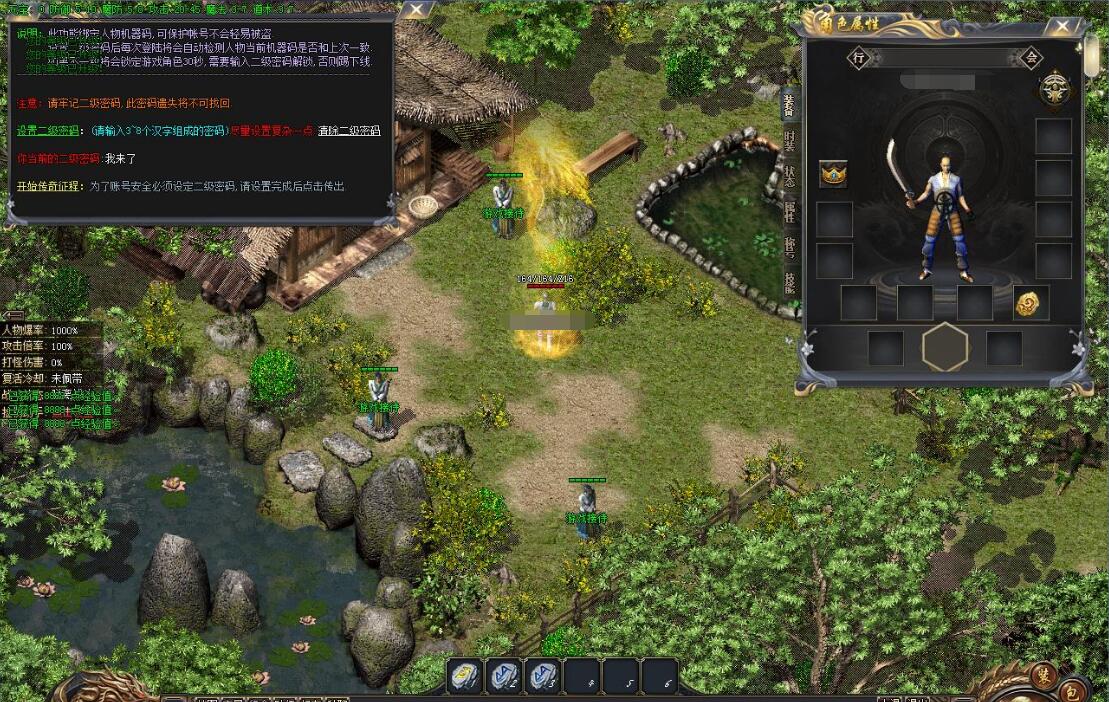Viewport: 1109px width, 702px height.
Task: Switch to the 属性 tab
Action: pos(789,212)
